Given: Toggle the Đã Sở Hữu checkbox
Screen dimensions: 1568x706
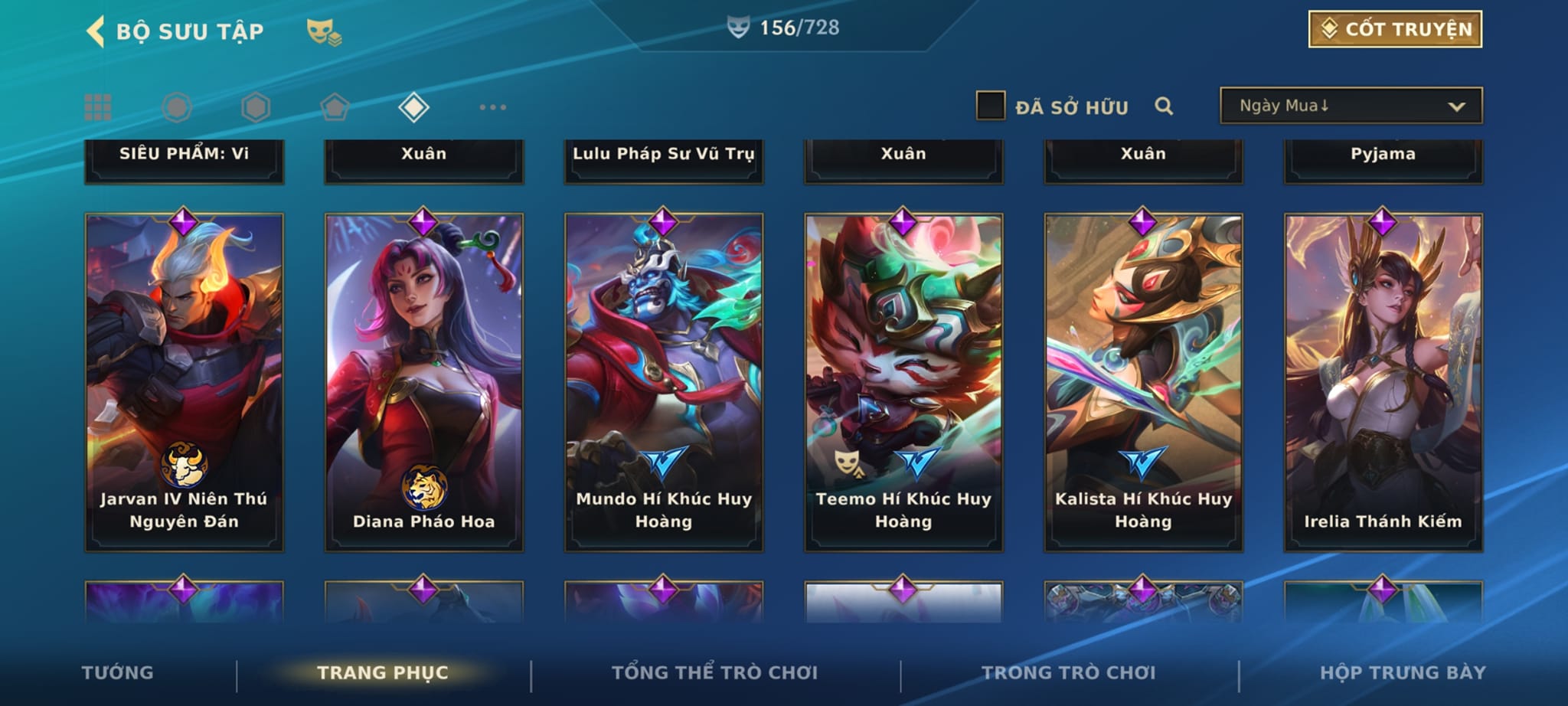Looking at the screenshot, I should [990, 106].
